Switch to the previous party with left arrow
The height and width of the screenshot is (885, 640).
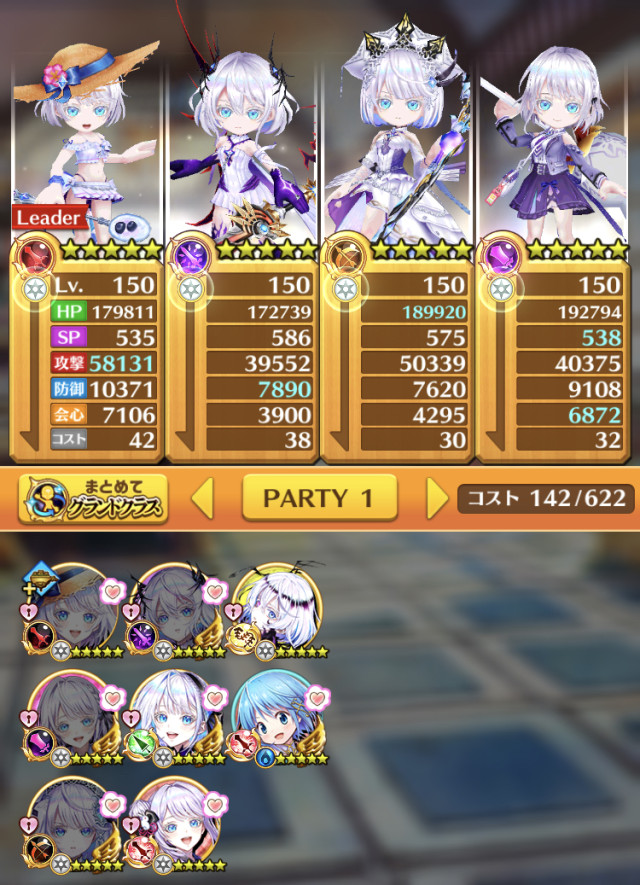tap(203, 498)
